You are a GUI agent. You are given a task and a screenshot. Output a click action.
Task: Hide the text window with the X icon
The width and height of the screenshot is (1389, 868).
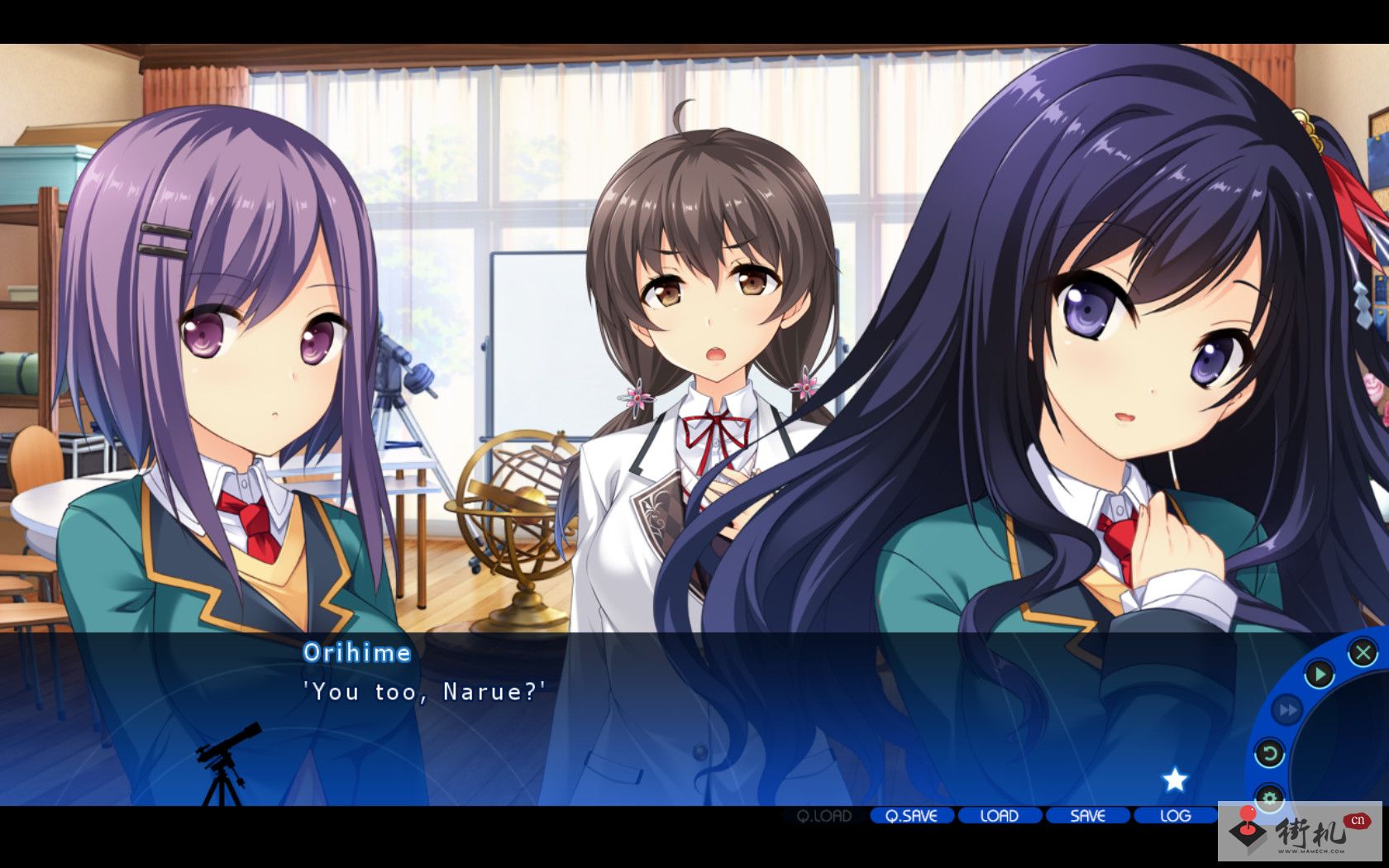coord(1362,653)
